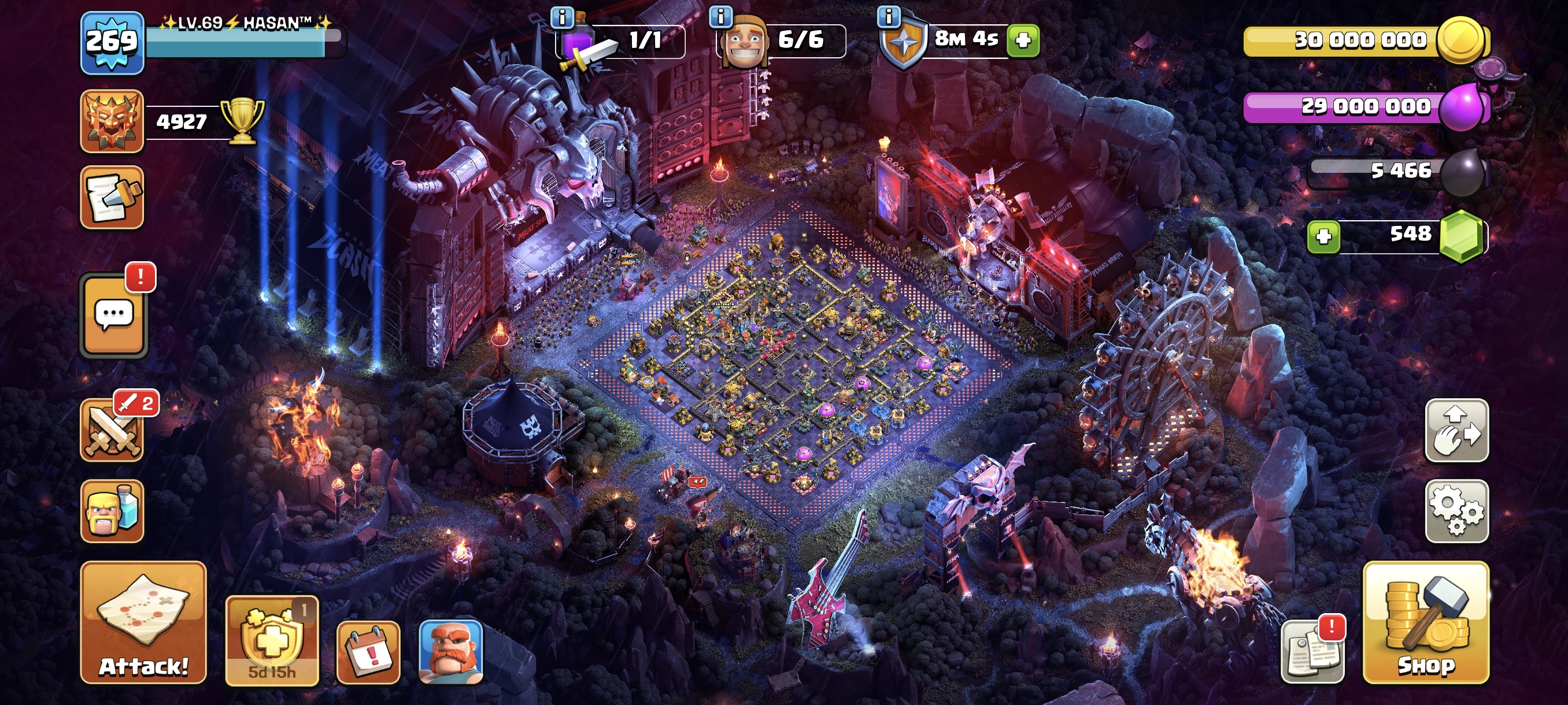Open the attack log scroll icon
Viewport: 1568px width, 705px height.
pos(112,198)
